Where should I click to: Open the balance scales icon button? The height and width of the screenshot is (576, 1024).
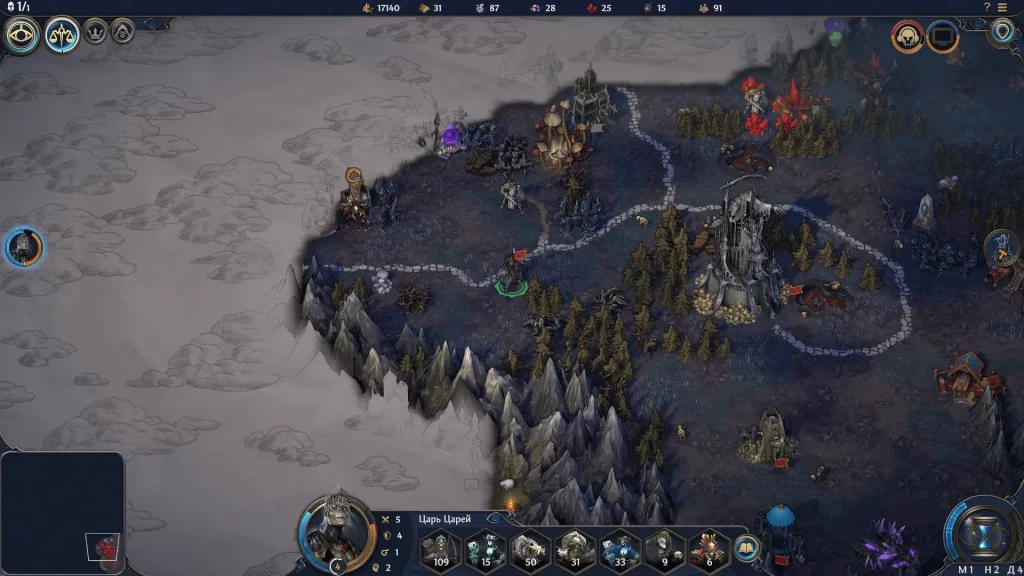coord(62,36)
